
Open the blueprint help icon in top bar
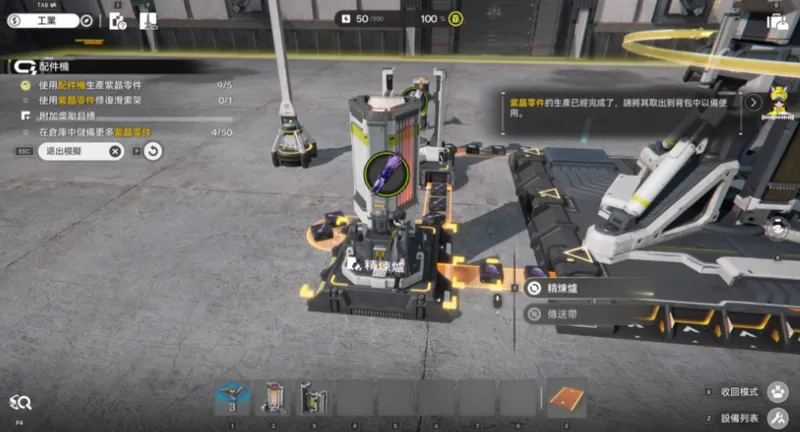click(117, 18)
